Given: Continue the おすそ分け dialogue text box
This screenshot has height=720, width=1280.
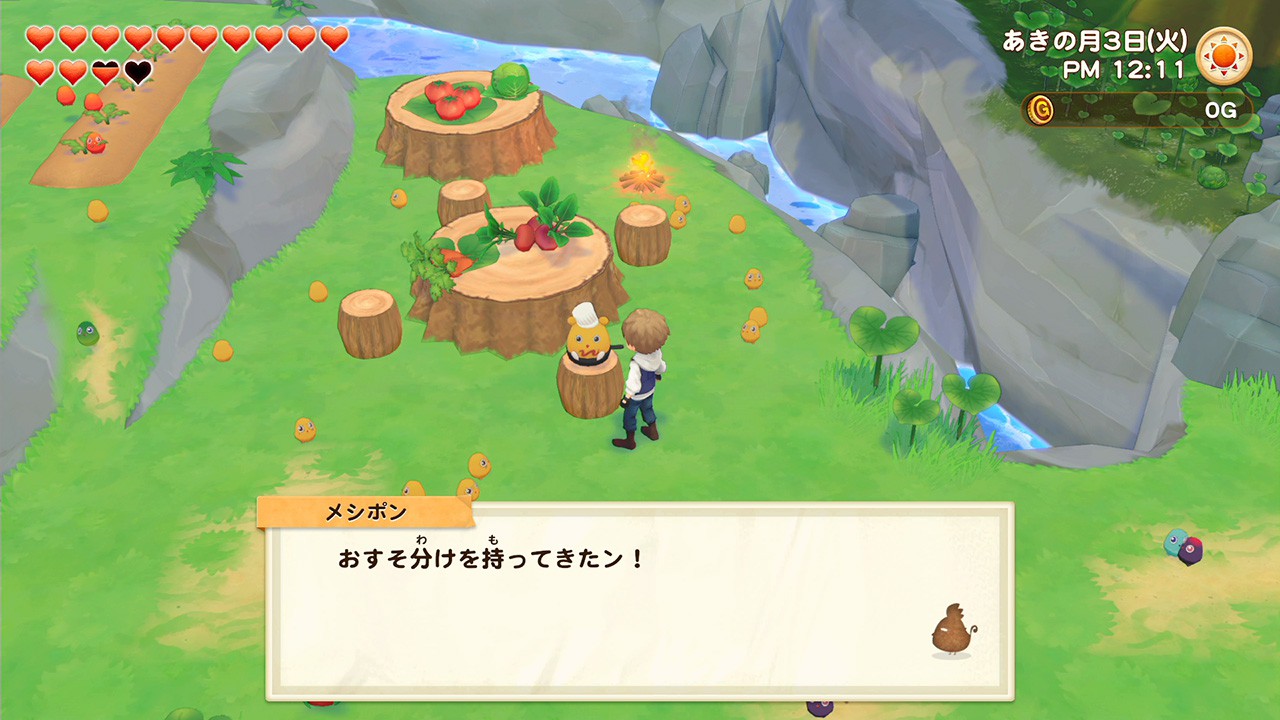Looking at the screenshot, I should 640,600.
